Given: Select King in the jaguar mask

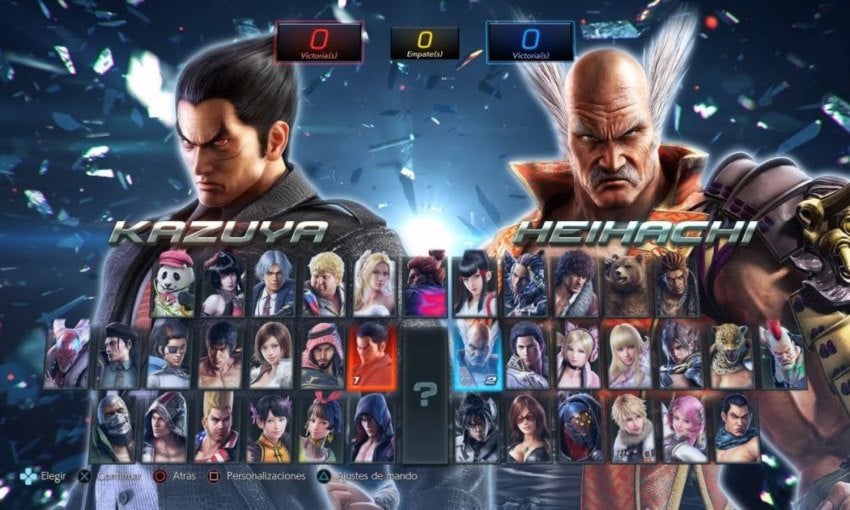Looking at the screenshot, I should pyautogui.click(x=731, y=356).
